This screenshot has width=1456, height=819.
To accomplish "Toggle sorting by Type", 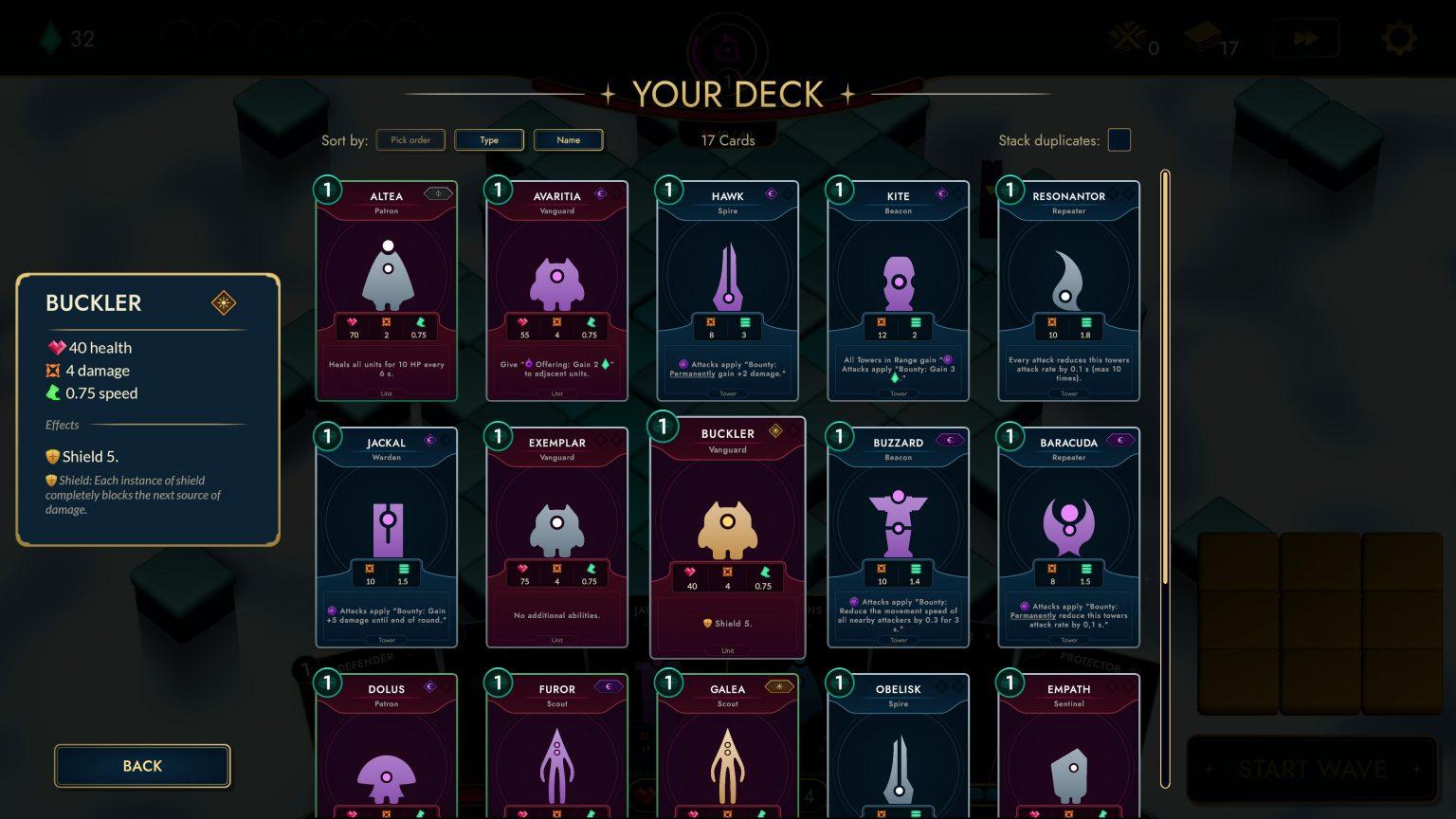I will pos(489,139).
